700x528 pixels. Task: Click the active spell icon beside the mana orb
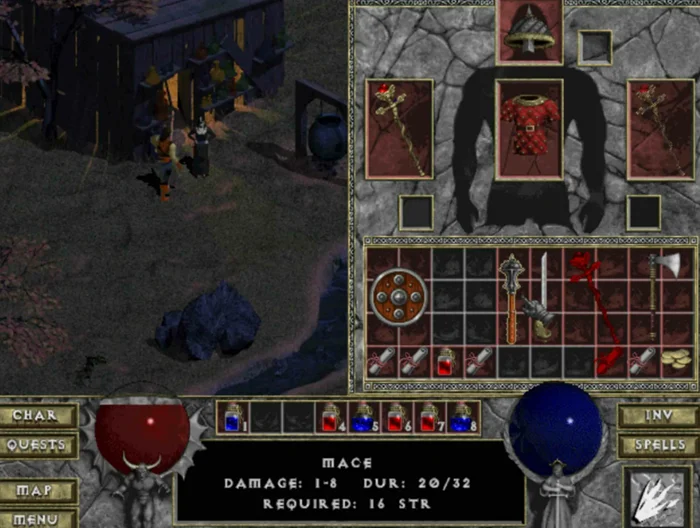coord(656,496)
